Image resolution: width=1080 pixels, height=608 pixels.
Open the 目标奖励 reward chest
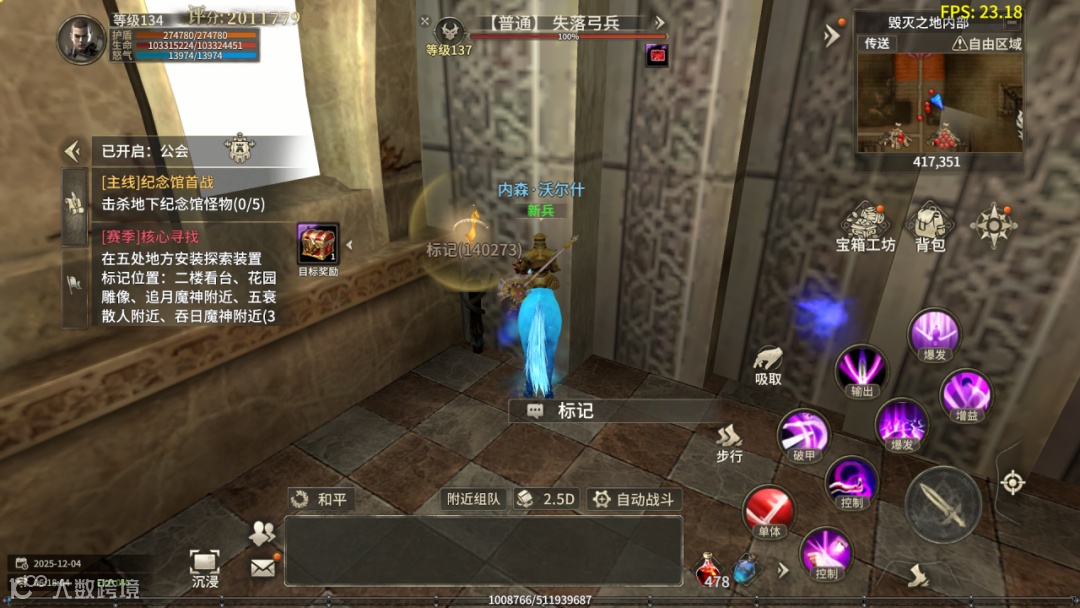(x=318, y=245)
